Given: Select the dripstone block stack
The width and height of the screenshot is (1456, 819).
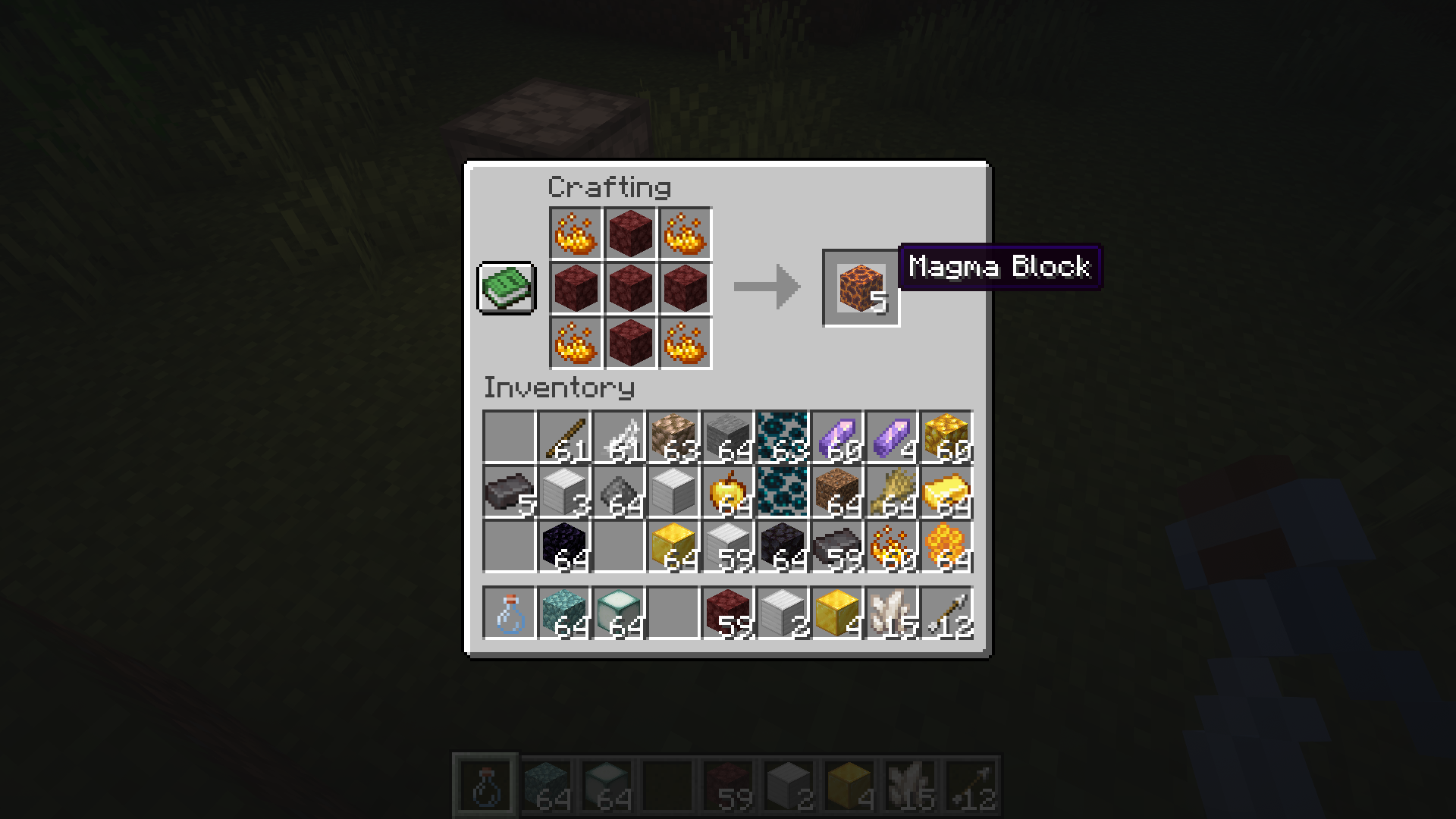Looking at the screenshot, I should coord(673,438).
